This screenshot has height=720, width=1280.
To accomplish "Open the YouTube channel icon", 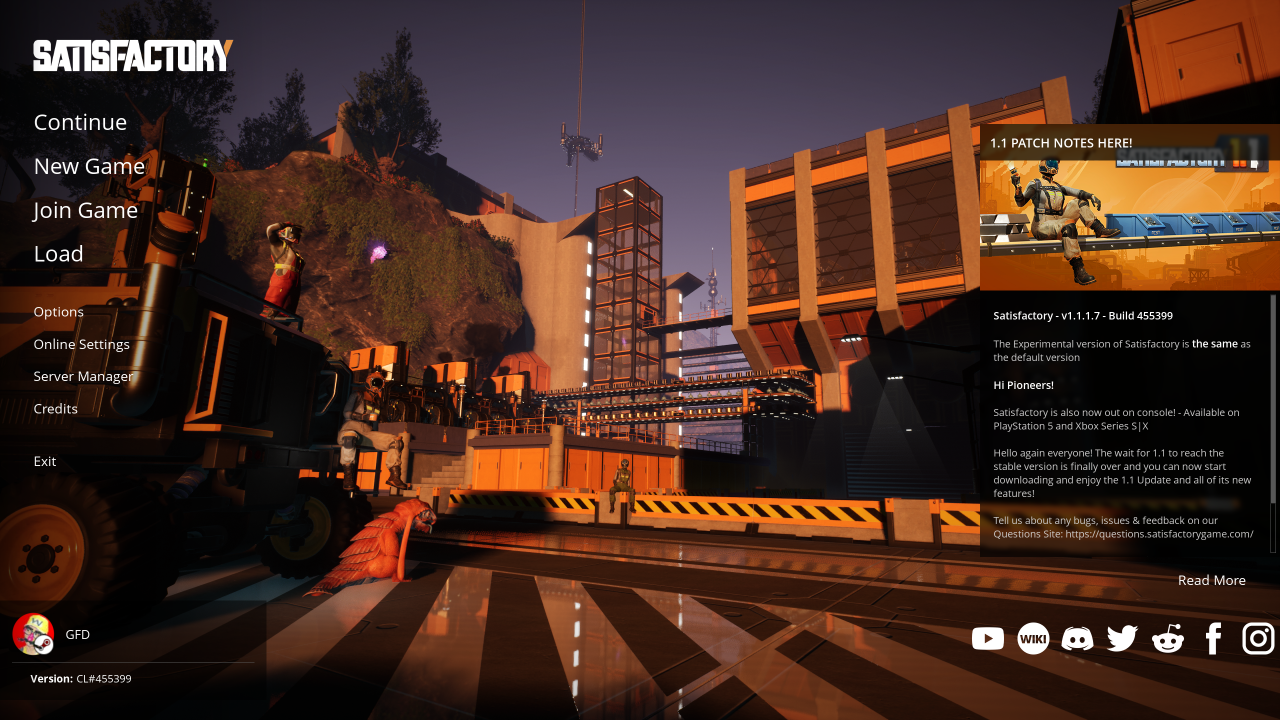I will [x=987, y=638].
